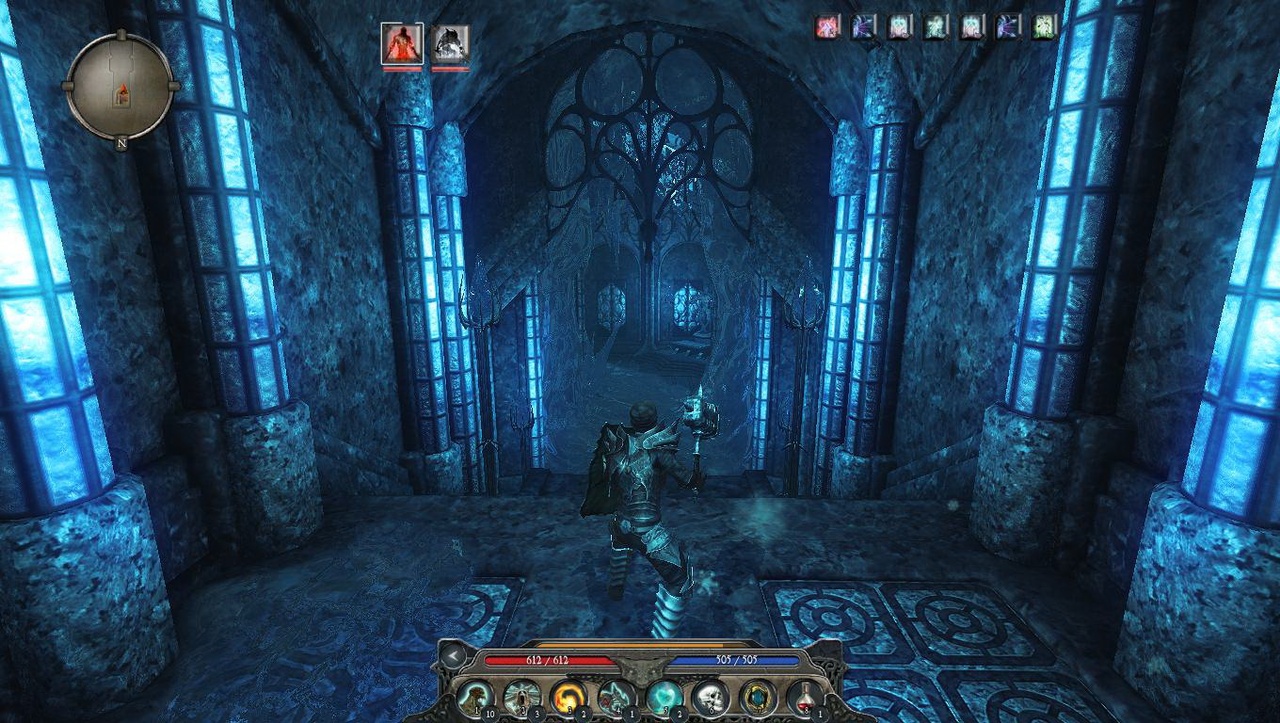Check the pale green glowing buff icon
Viewport: 1280px width, 723px height.
pyautogui.click(x=936, y=25)
